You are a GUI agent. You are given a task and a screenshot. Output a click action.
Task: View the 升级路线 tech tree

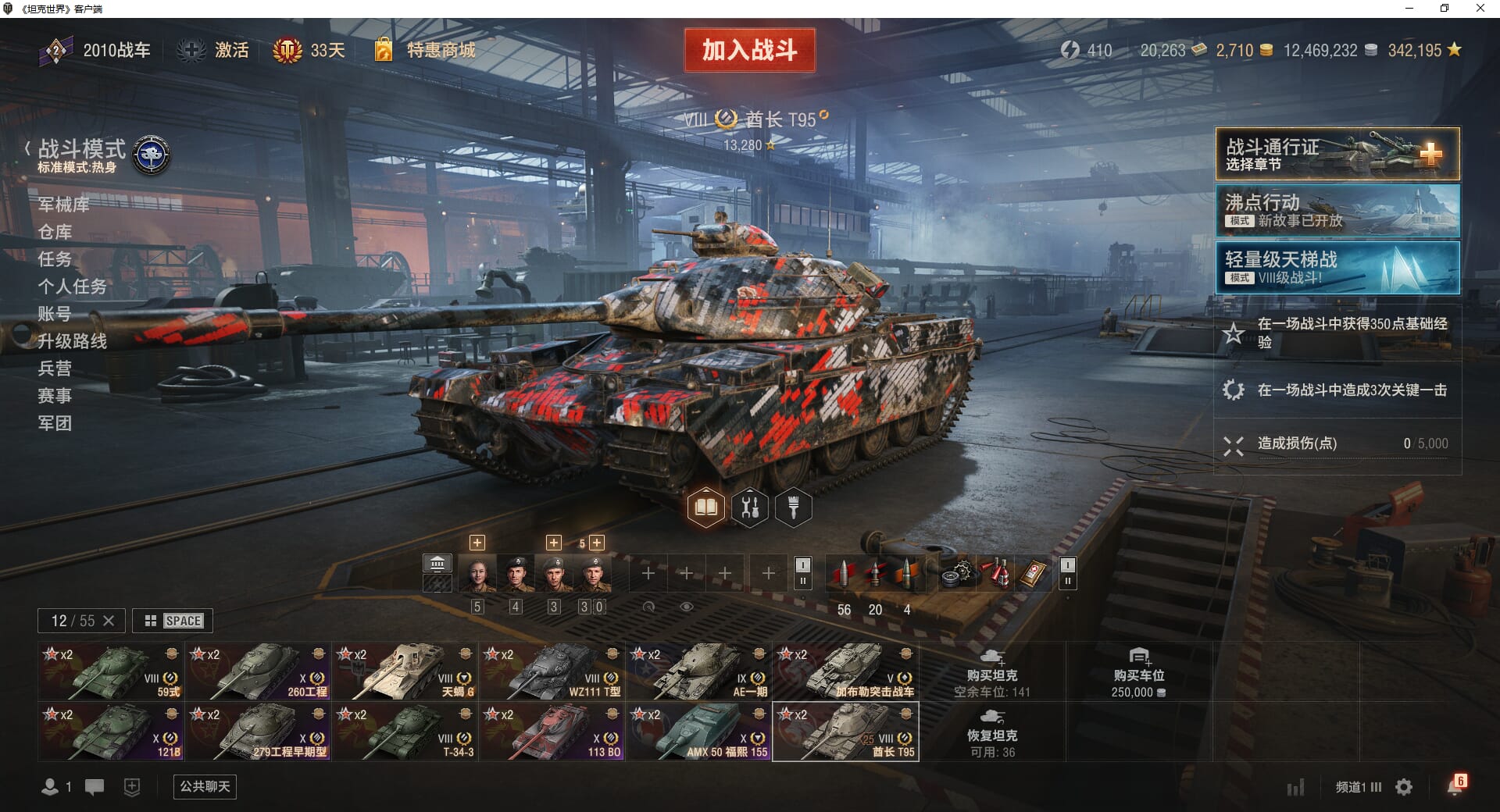(72, 341)
